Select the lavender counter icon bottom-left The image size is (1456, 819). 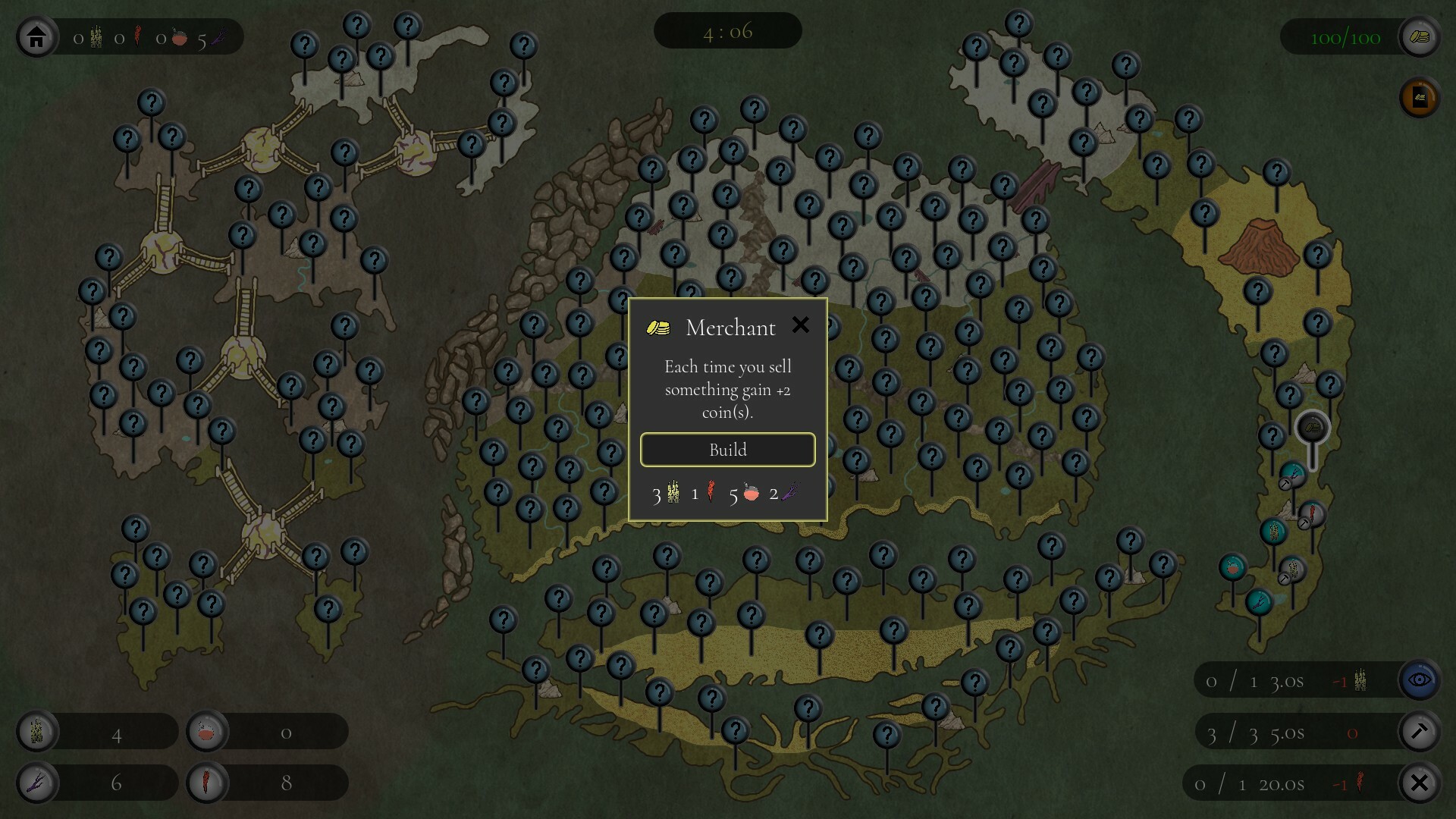point(37,783)
